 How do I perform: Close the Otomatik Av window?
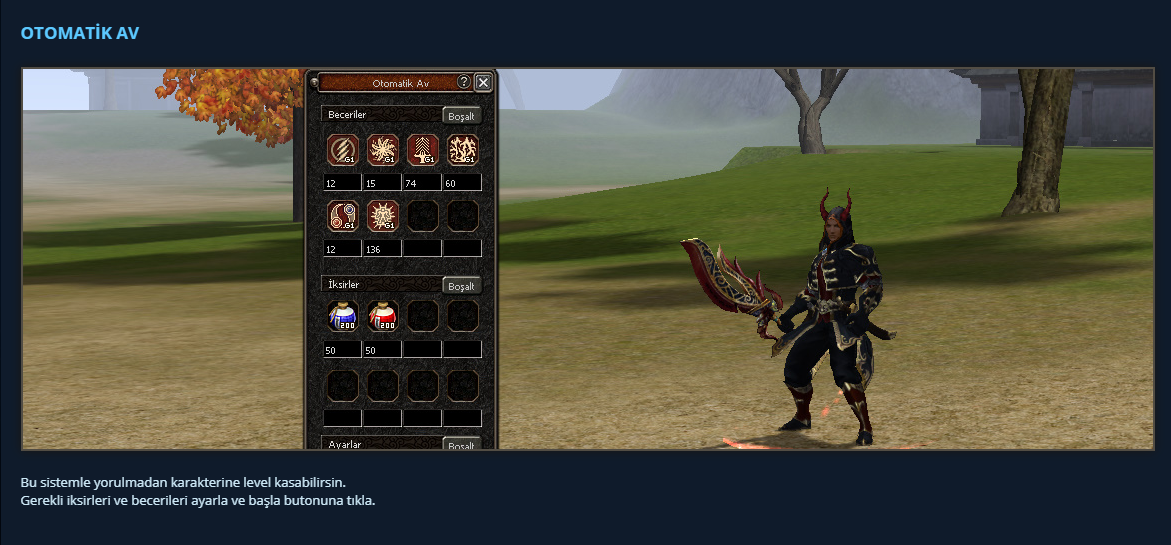tap(483, 83)
